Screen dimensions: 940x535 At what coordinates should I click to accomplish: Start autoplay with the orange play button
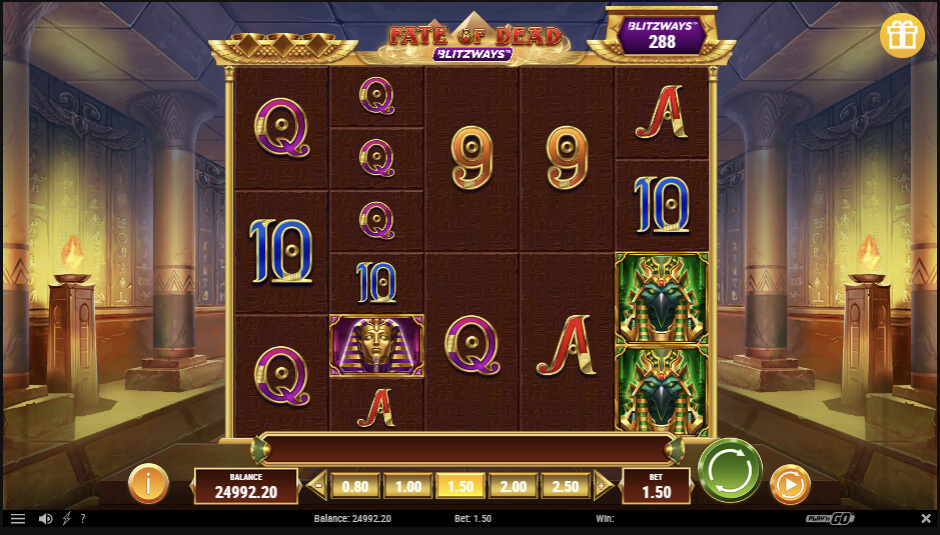(790, 485)
